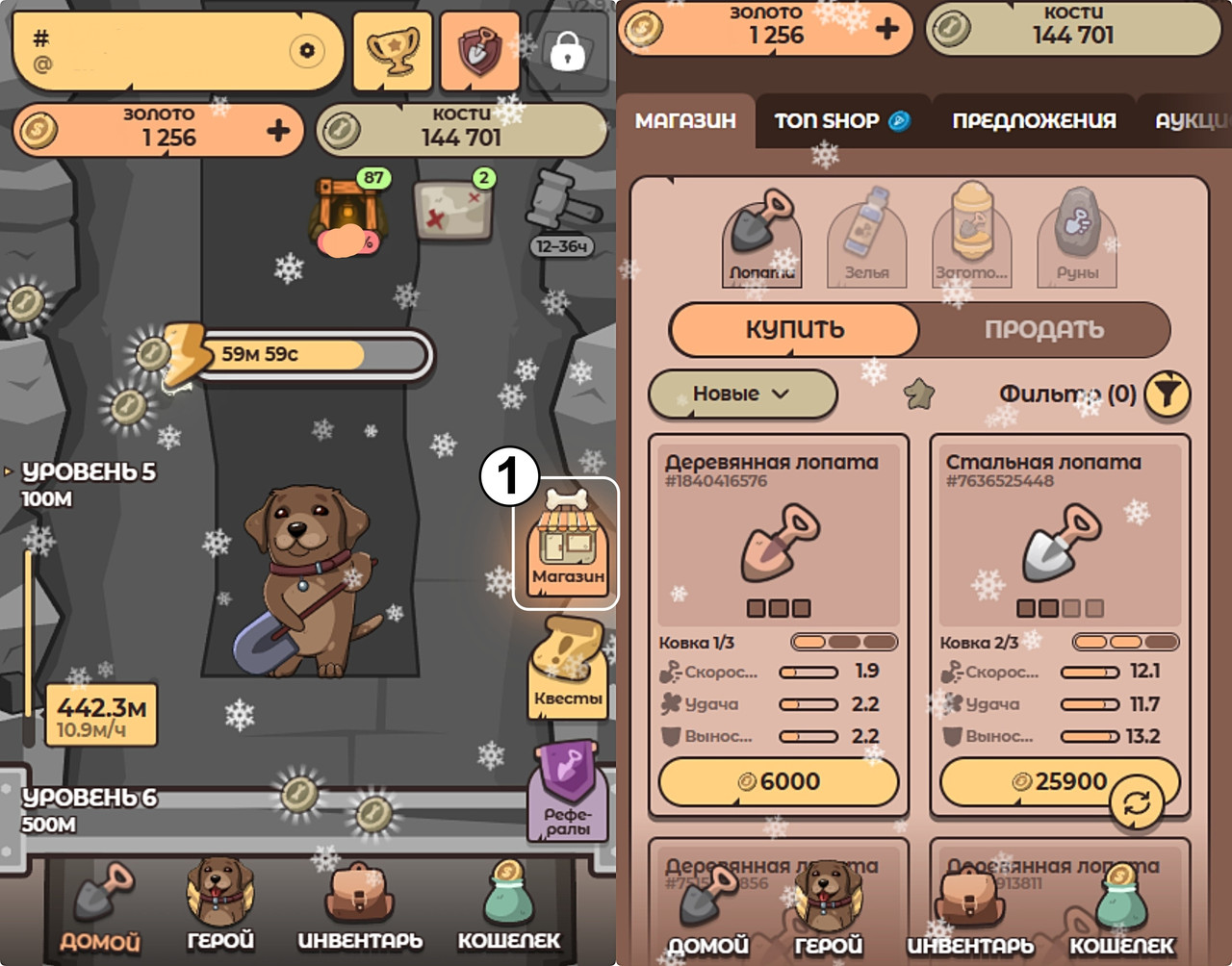Open the shield and shovel badge icon
The height and width of the screenshot is (966, 1232).
coord(478,51)
